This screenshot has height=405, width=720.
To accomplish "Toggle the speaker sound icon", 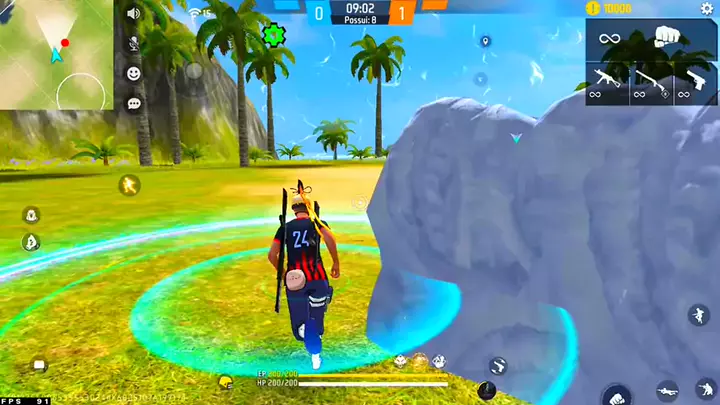I will [x=133, y=14].
